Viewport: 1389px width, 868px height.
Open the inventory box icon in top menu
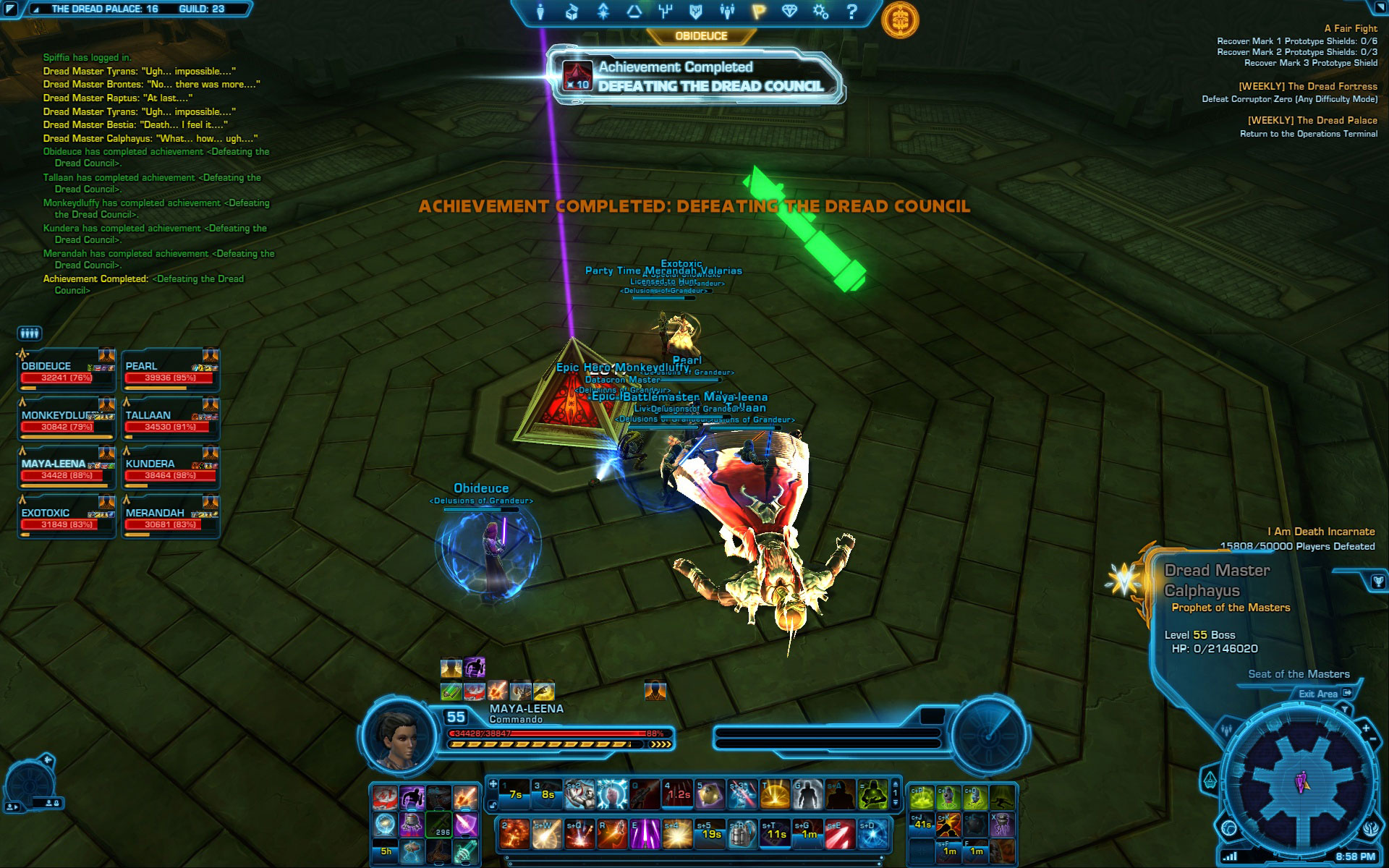tap(572, 12)
